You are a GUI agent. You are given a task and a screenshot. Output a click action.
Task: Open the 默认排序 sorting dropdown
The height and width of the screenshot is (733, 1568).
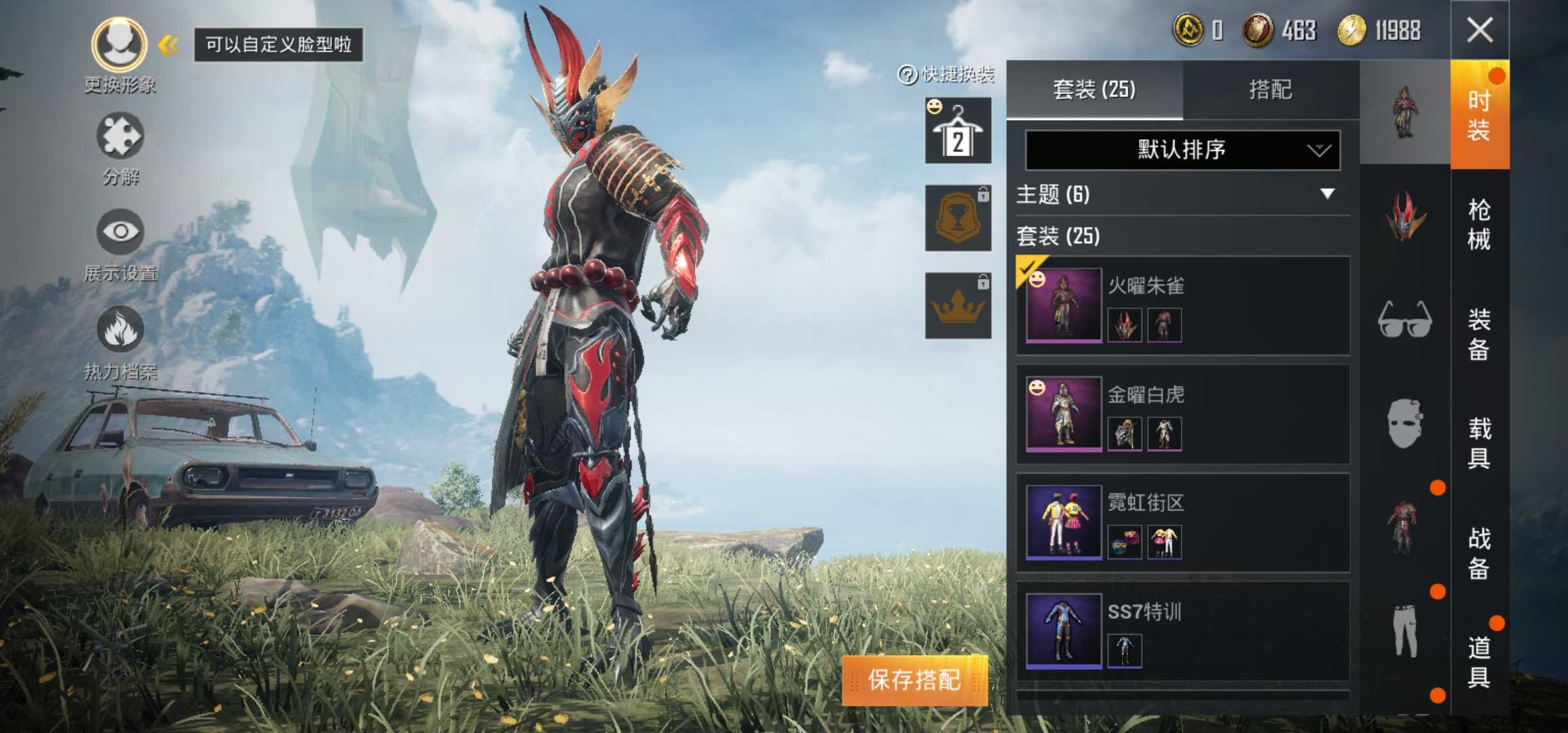1181,151
